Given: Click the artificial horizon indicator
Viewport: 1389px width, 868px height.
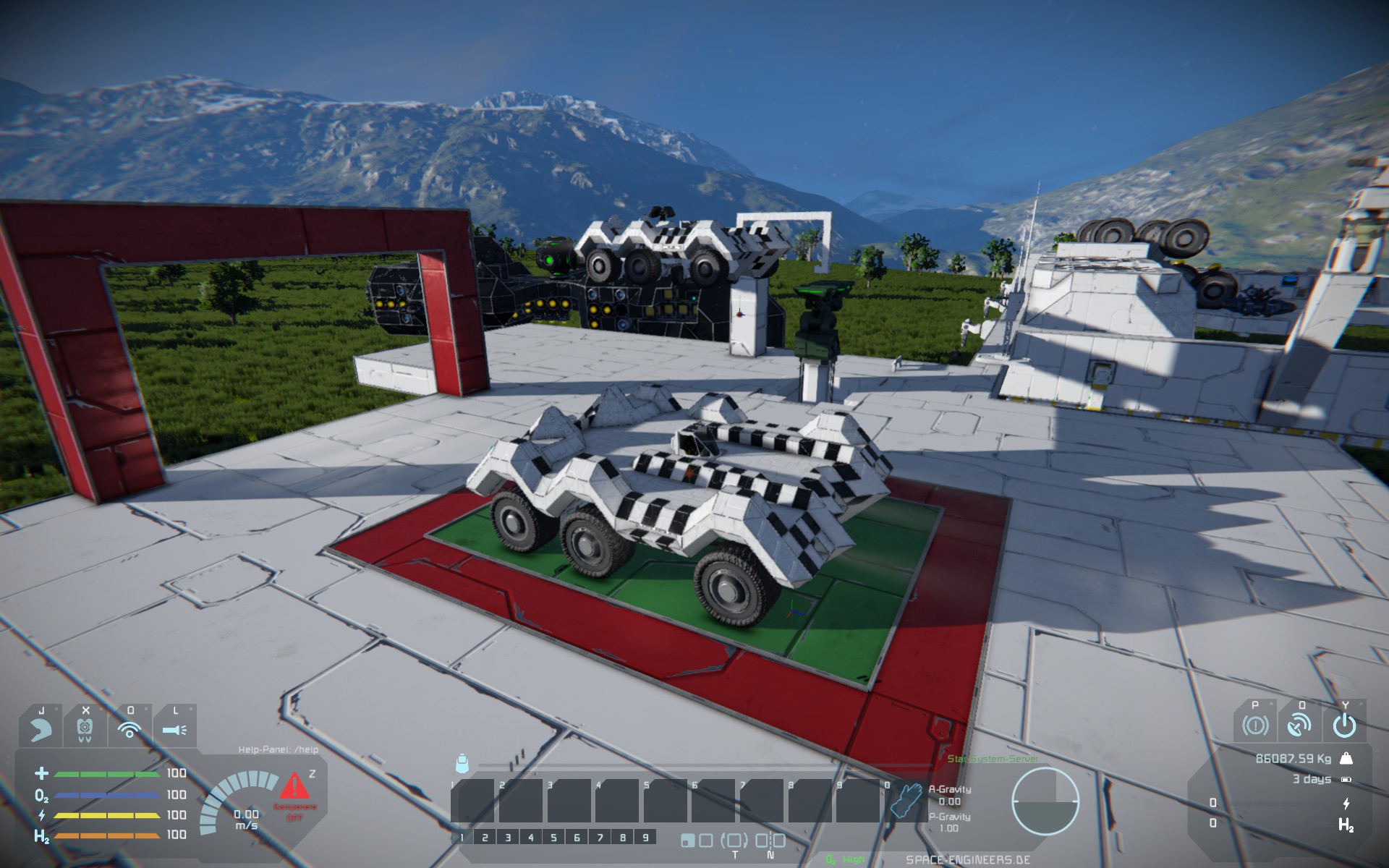Looking at the screenshot, I should coord(1045,801).
